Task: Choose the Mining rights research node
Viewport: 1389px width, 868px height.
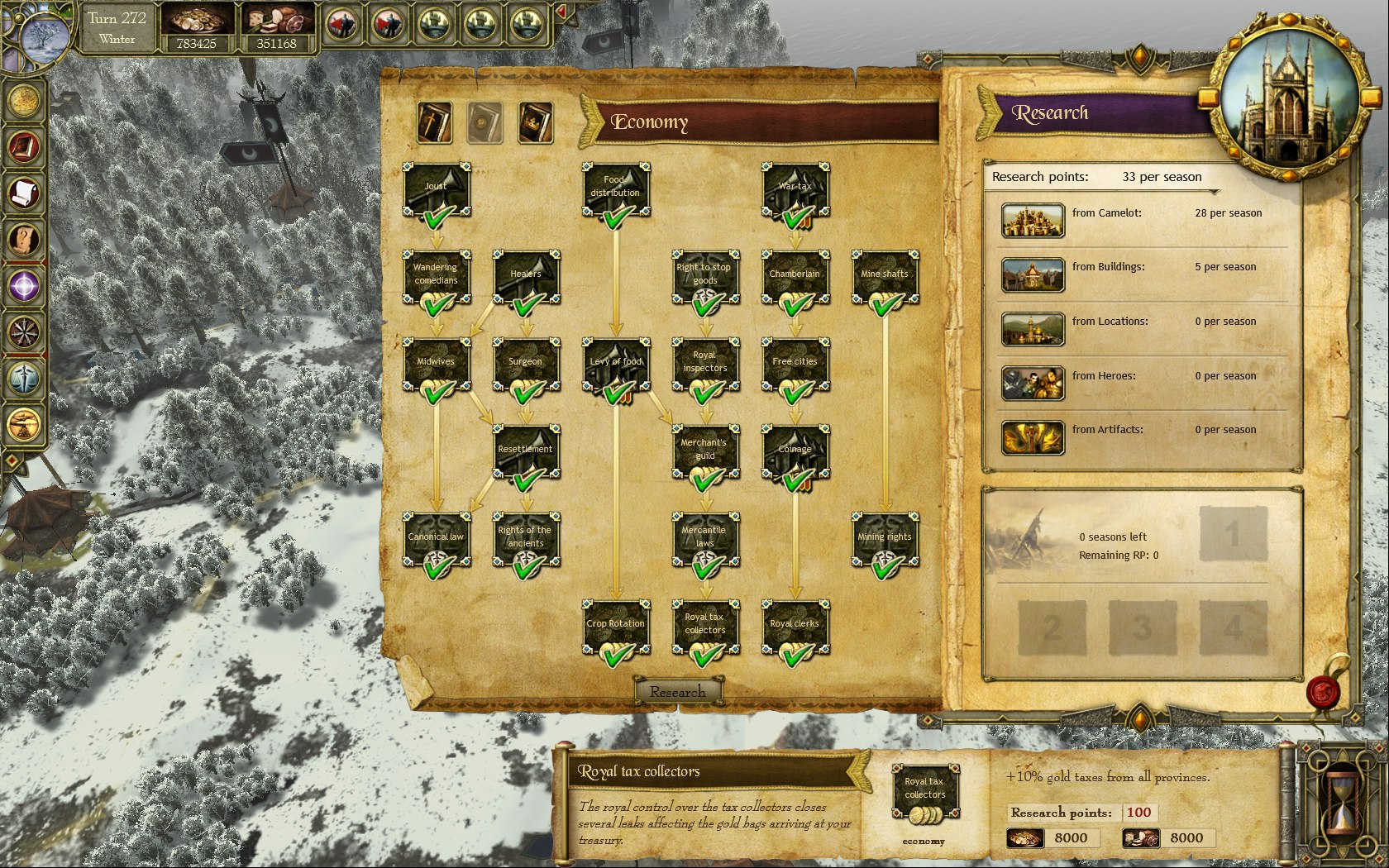Action: pos(885,540)
